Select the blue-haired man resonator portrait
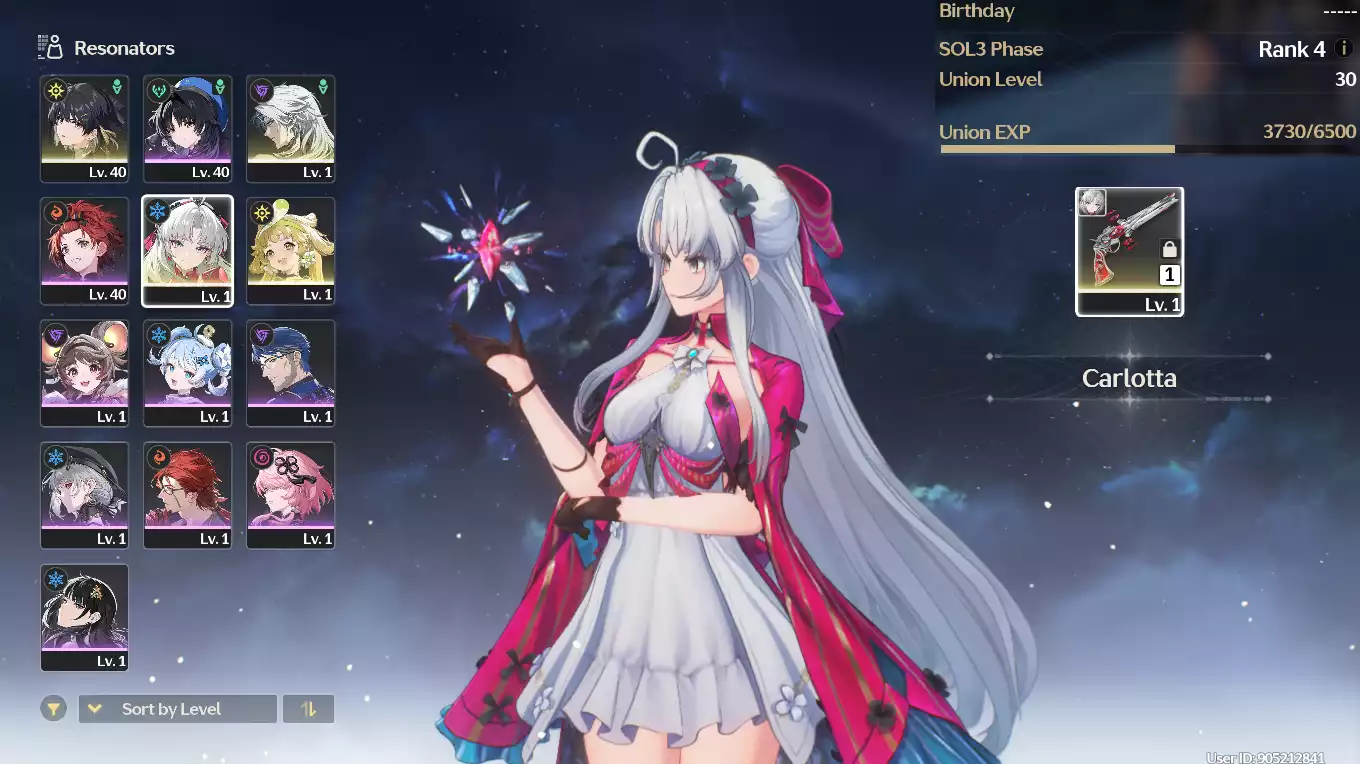Image resolution: width=1360 pixels, height=764 pixels. pyautogui.click(x=291, y=372)
